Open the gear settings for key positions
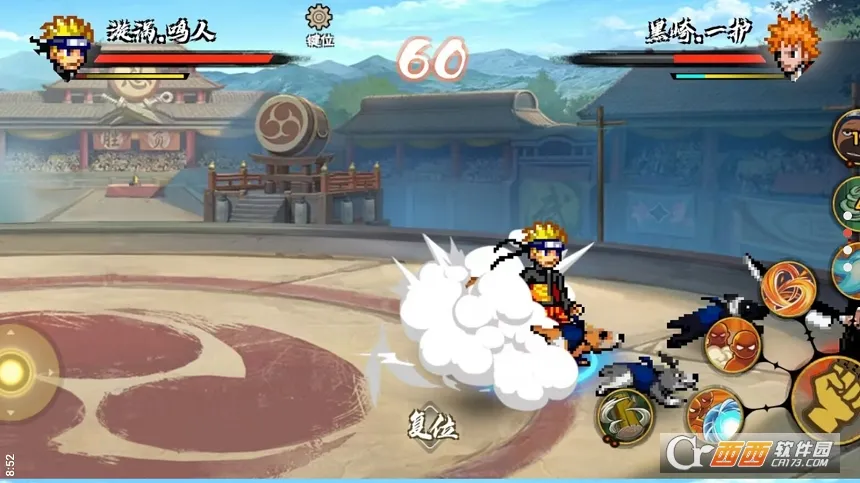This screenshot has height=483, width=860. click(x=319, y=18)
